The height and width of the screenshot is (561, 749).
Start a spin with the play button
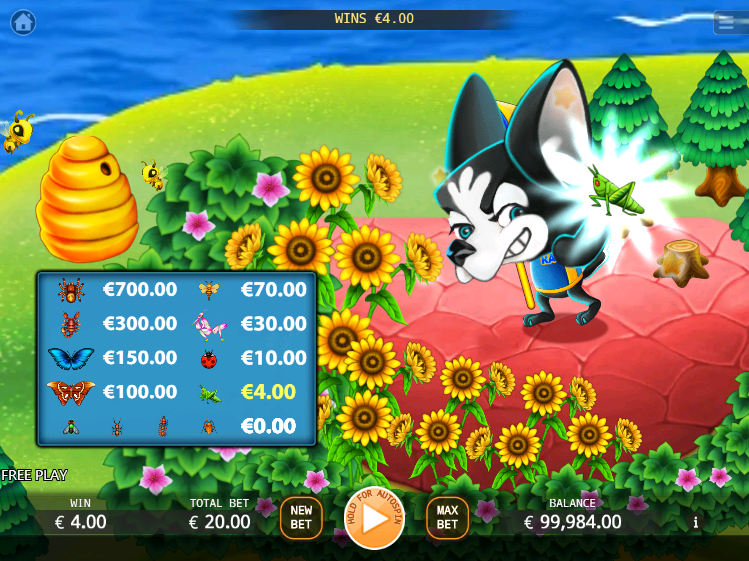click(x=375, y=518)
